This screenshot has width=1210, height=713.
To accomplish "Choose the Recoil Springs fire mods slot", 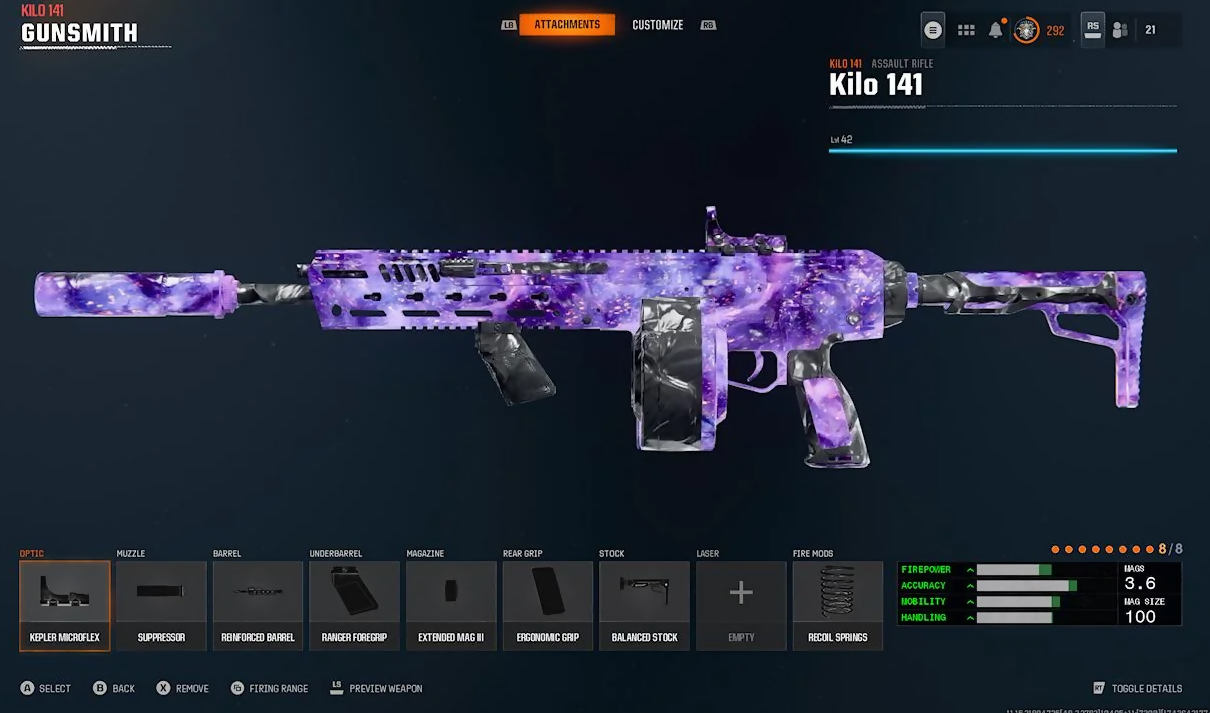I will click(838, 605).
